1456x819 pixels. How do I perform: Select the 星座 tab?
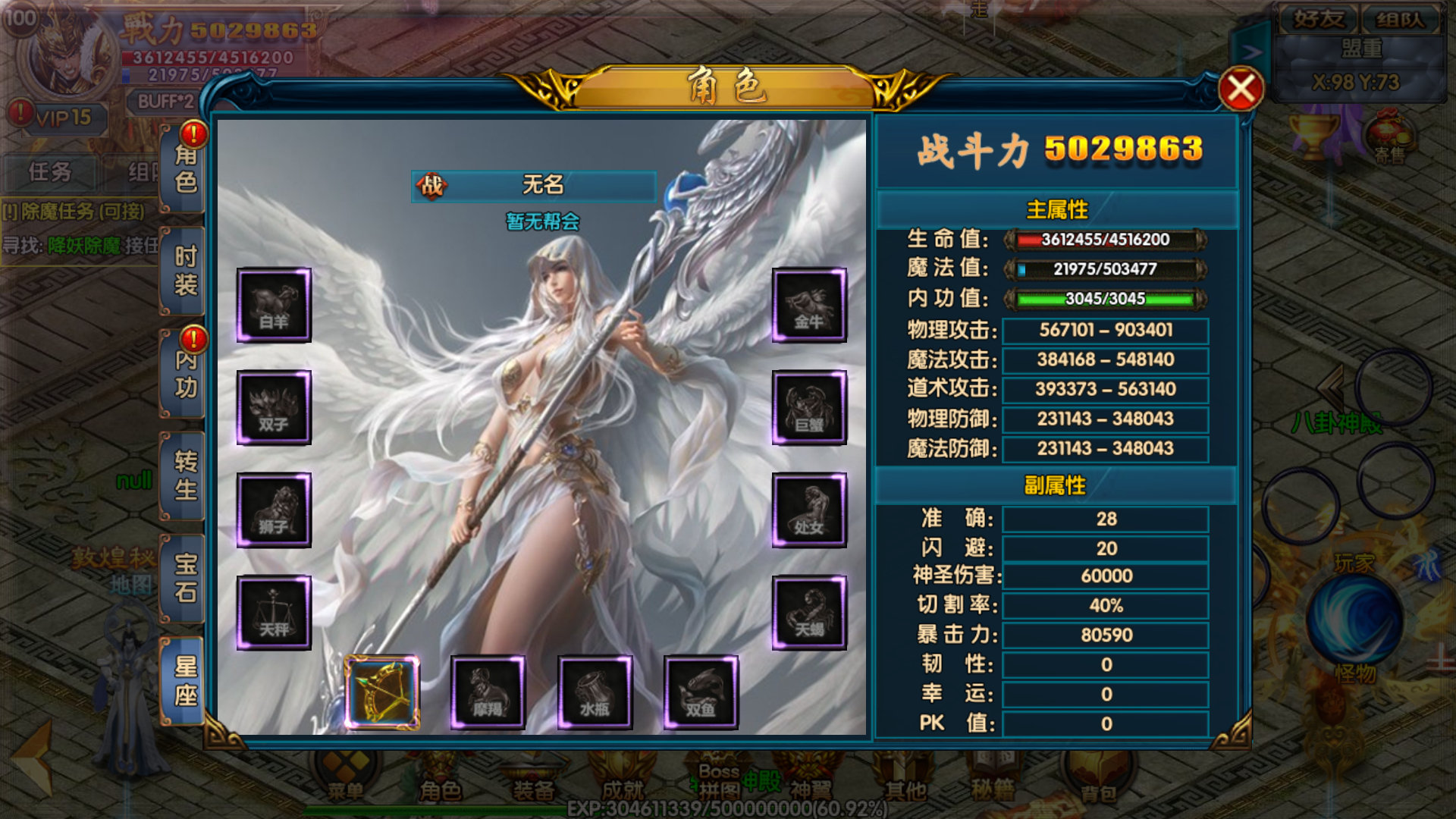click(185, 680)
